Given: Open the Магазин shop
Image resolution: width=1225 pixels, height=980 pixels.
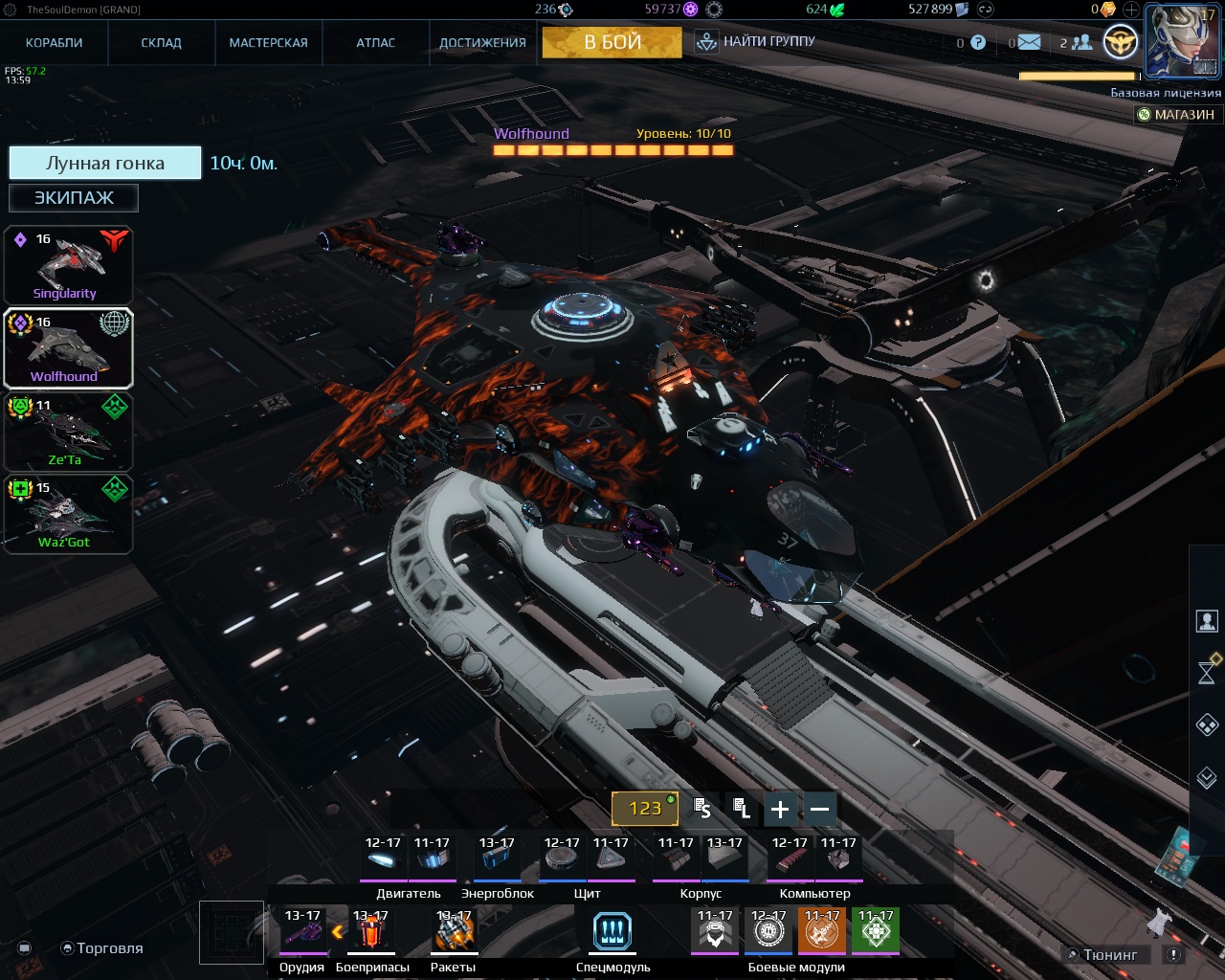Looking at the screenshot, I should [1176, 115].
